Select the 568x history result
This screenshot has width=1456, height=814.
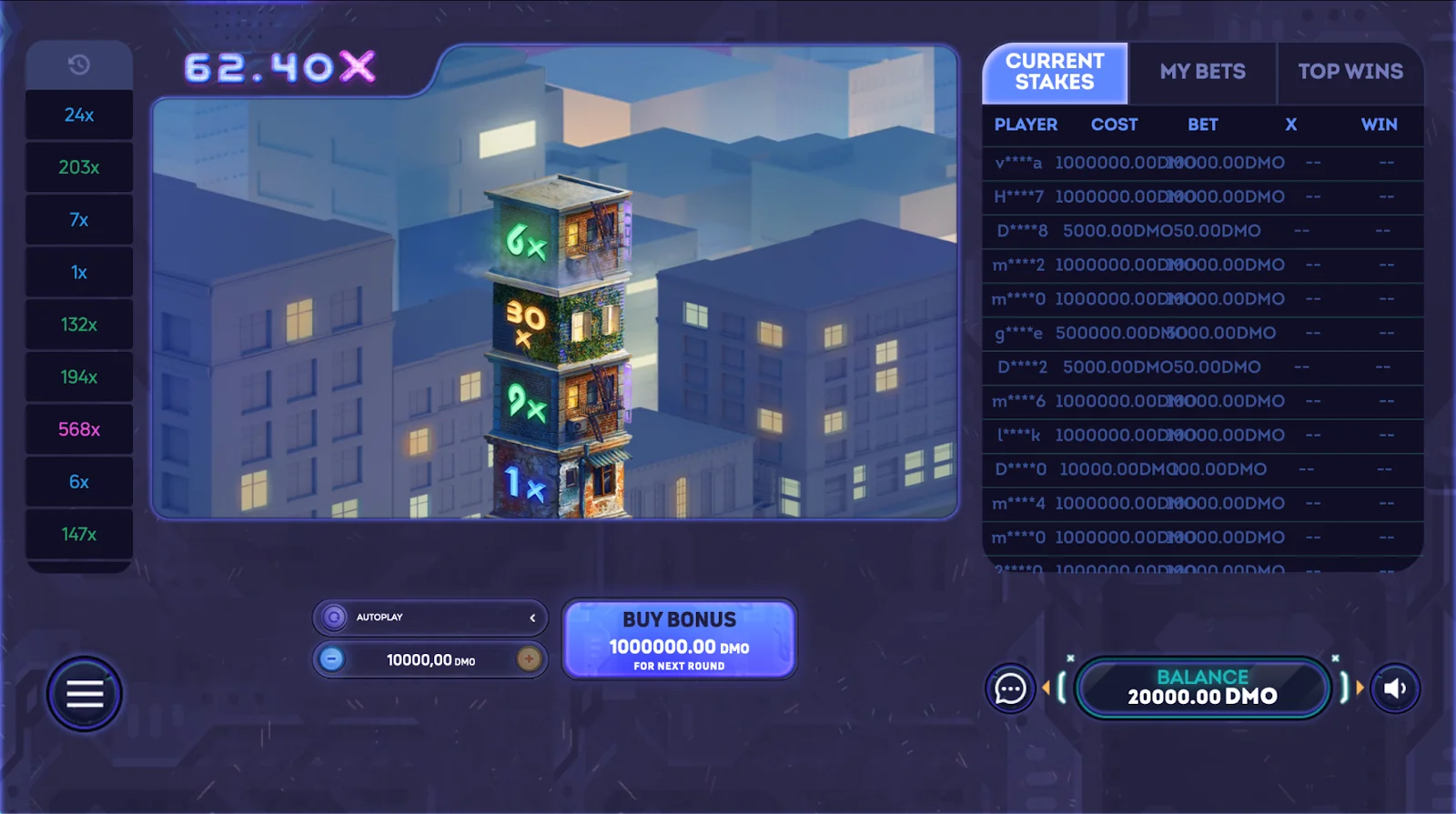click(x=79, y=429)
